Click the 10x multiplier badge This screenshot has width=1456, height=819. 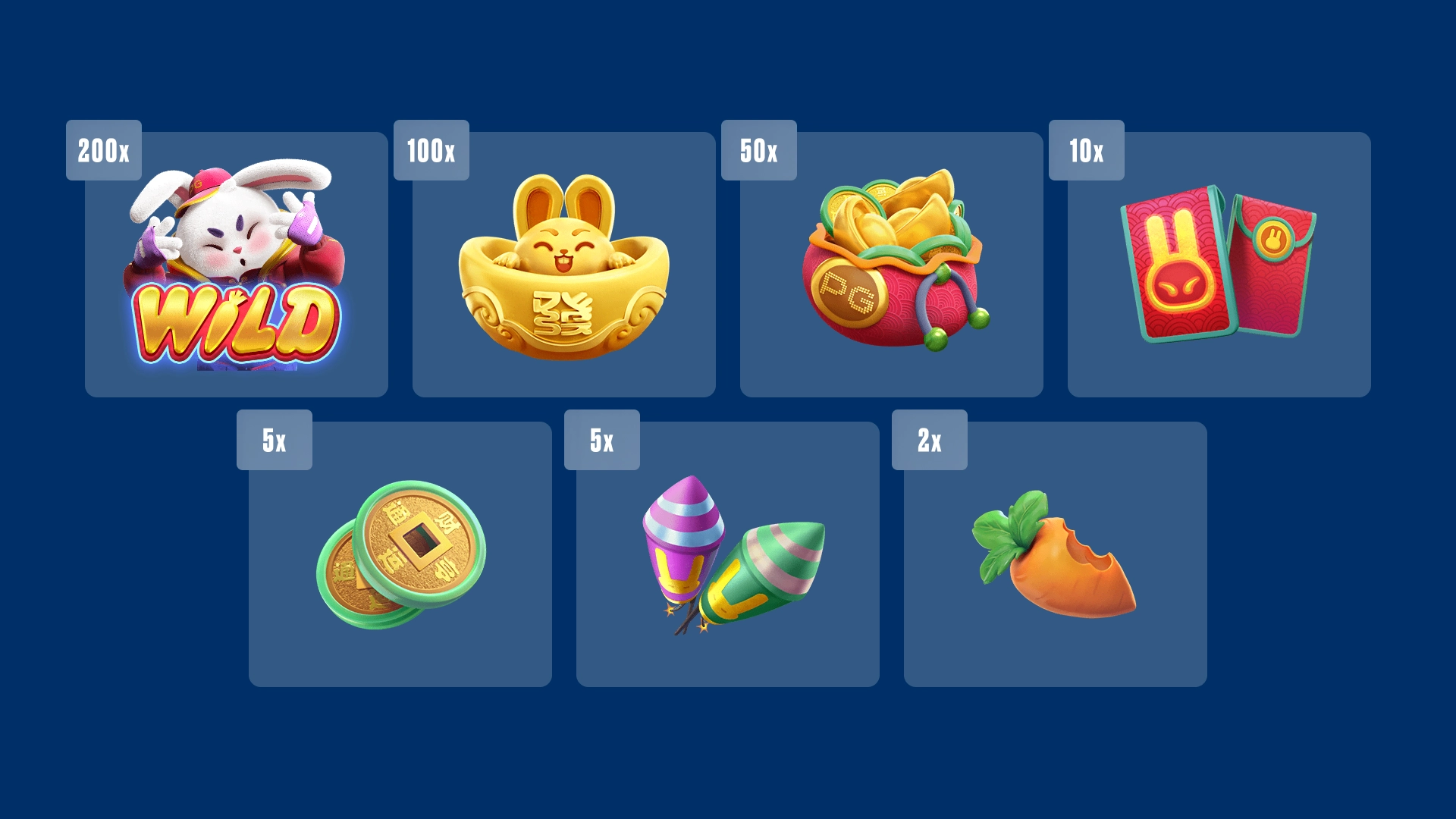click(x=1086, y=150)
